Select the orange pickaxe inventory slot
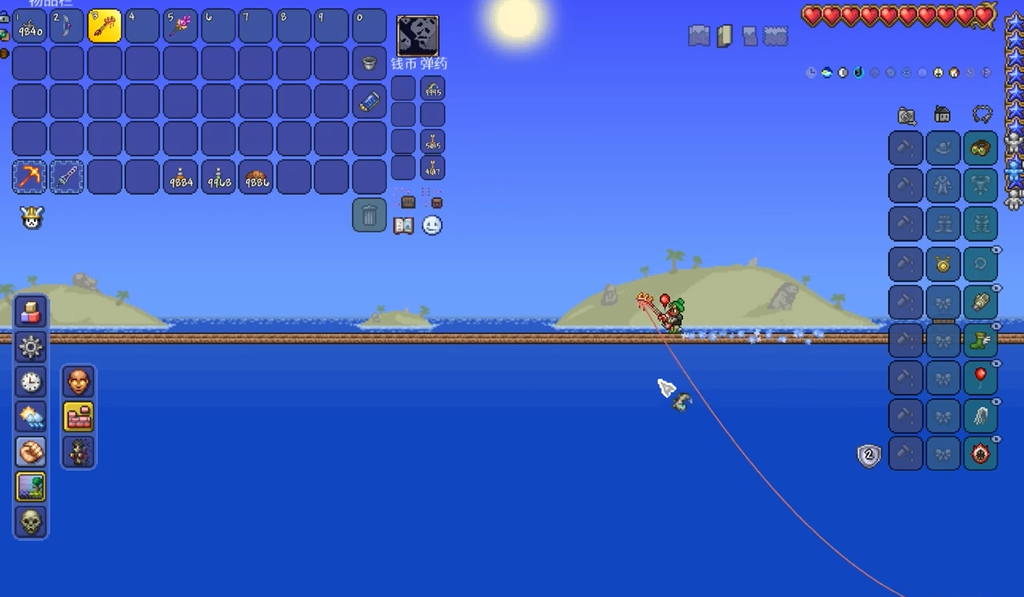This screenshot has height=597, width=1024. coord(29,177)
